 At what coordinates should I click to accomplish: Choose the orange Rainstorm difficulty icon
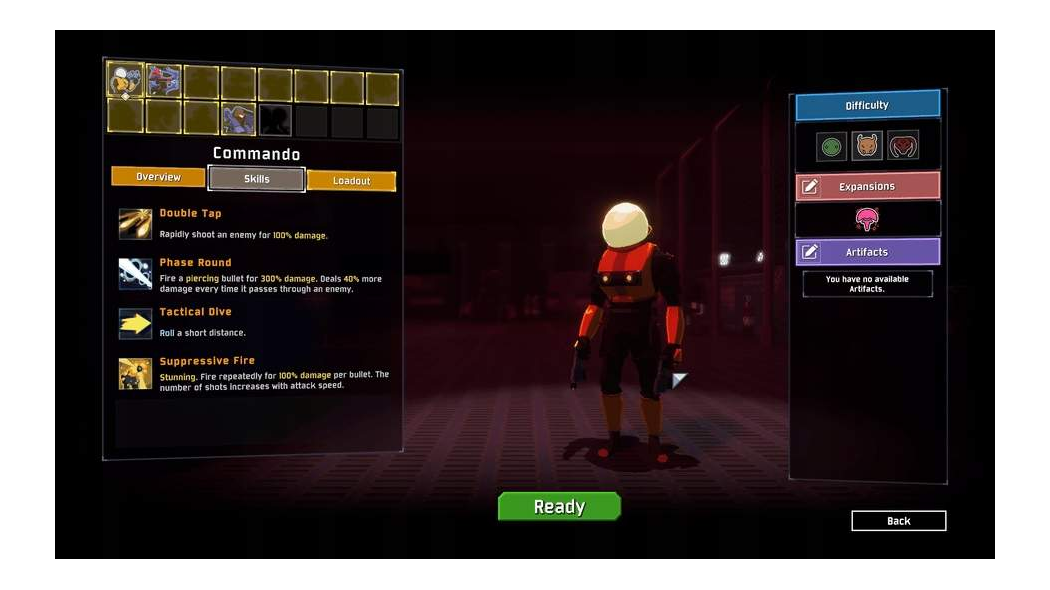coord(867,147)
